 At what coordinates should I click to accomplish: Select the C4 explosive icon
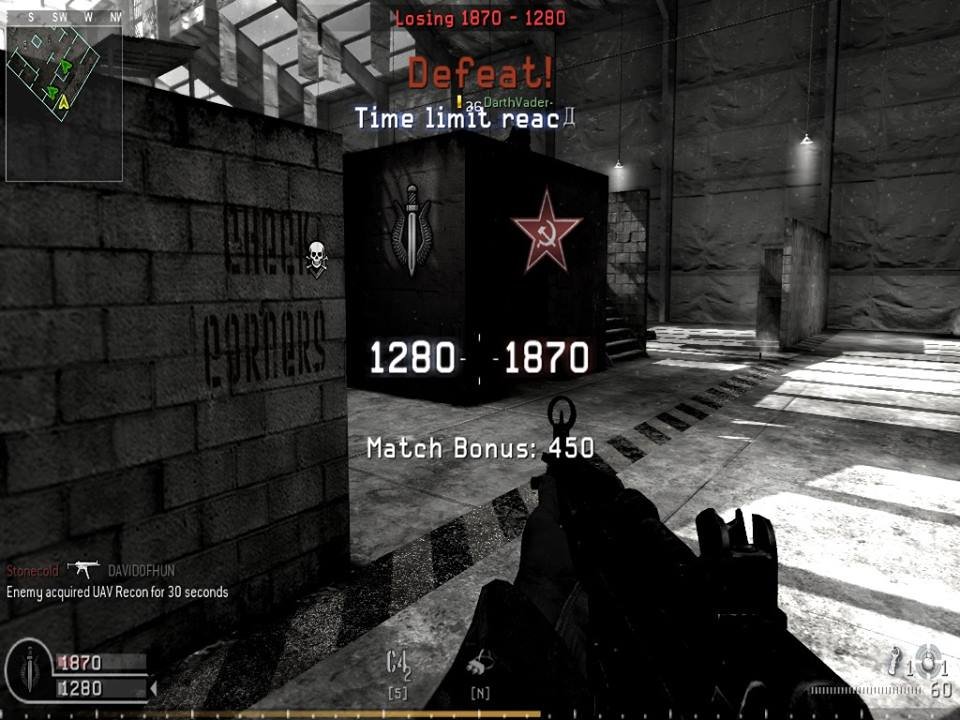point(399,663)
